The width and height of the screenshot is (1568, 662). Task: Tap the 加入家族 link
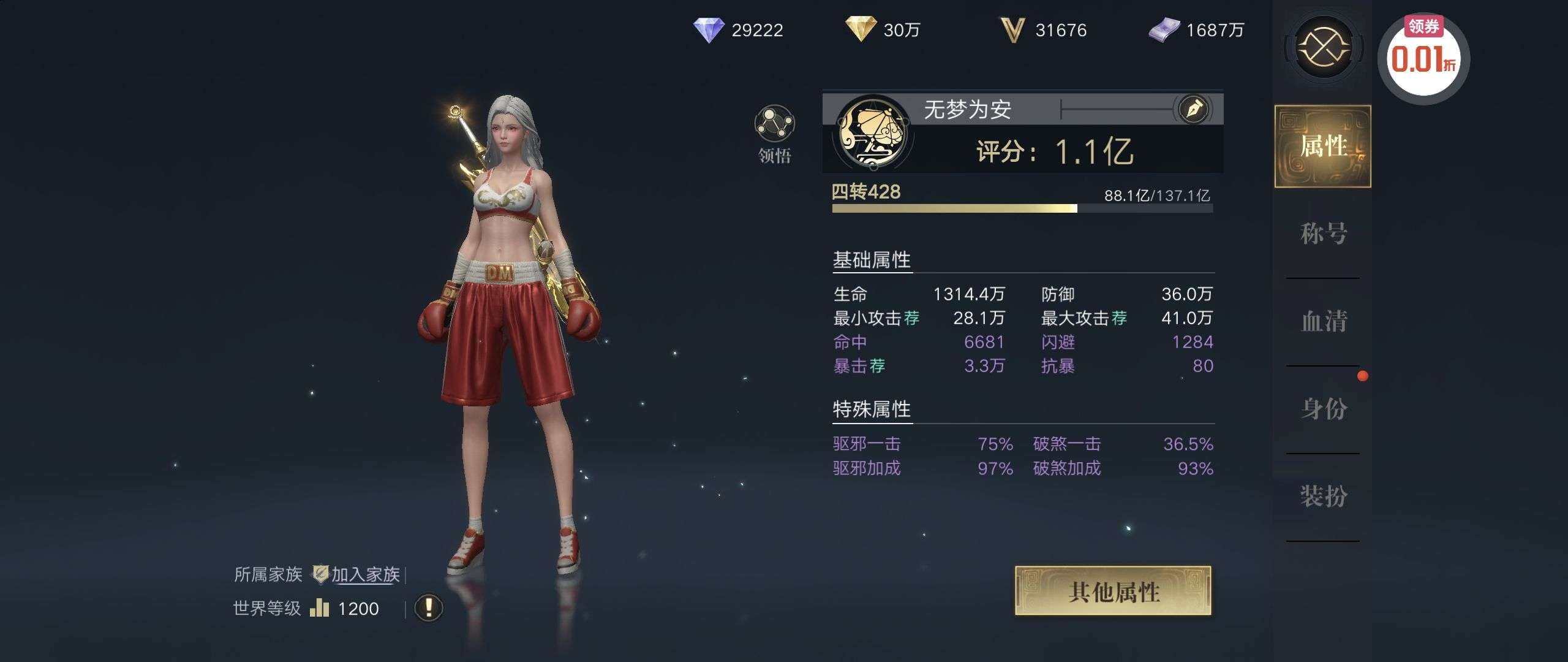click(365, 574)
